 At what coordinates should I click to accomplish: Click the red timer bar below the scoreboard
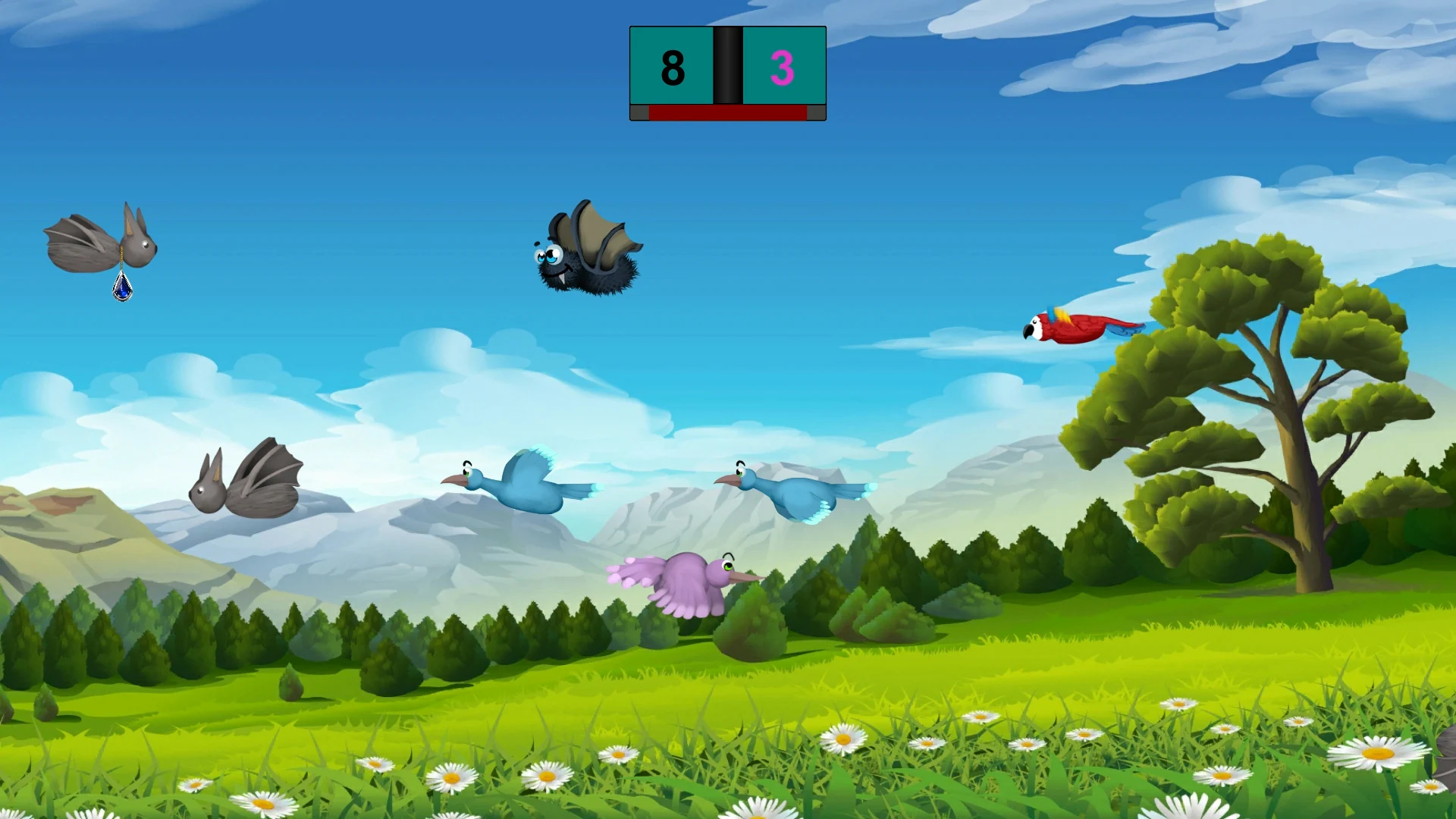728,112
